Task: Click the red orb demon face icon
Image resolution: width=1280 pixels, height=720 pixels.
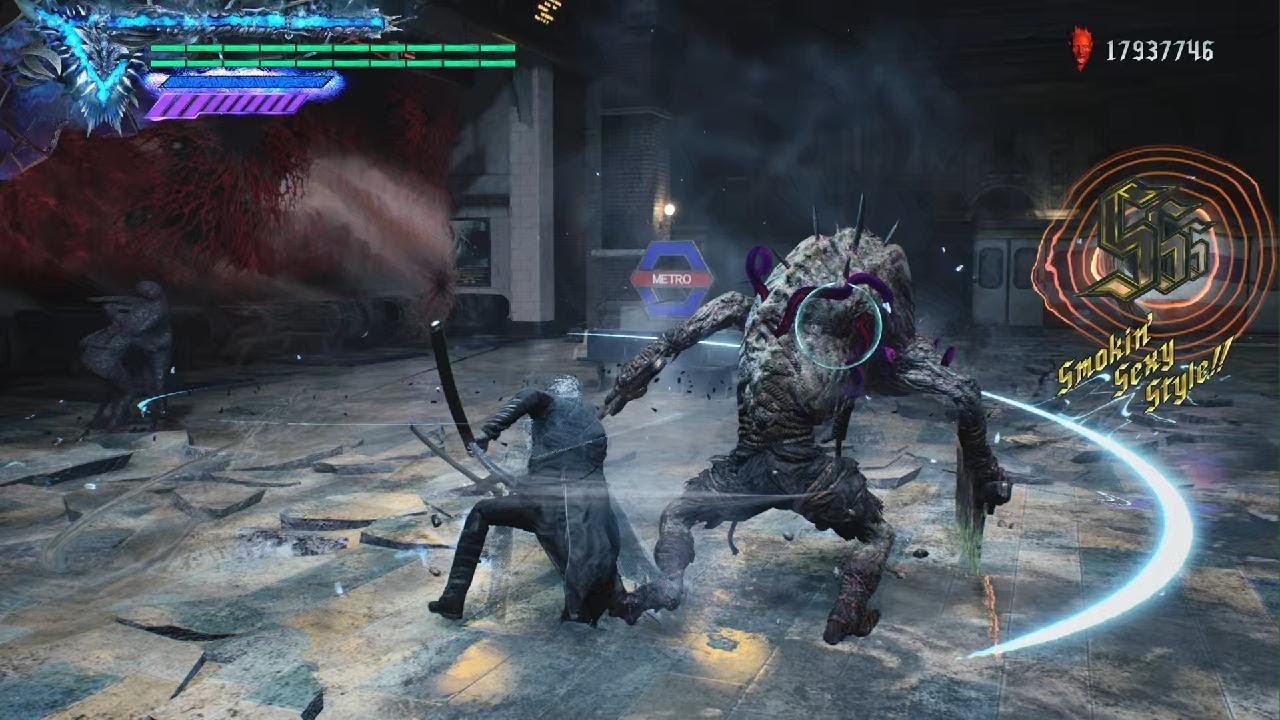Action: pos(1081,48)
